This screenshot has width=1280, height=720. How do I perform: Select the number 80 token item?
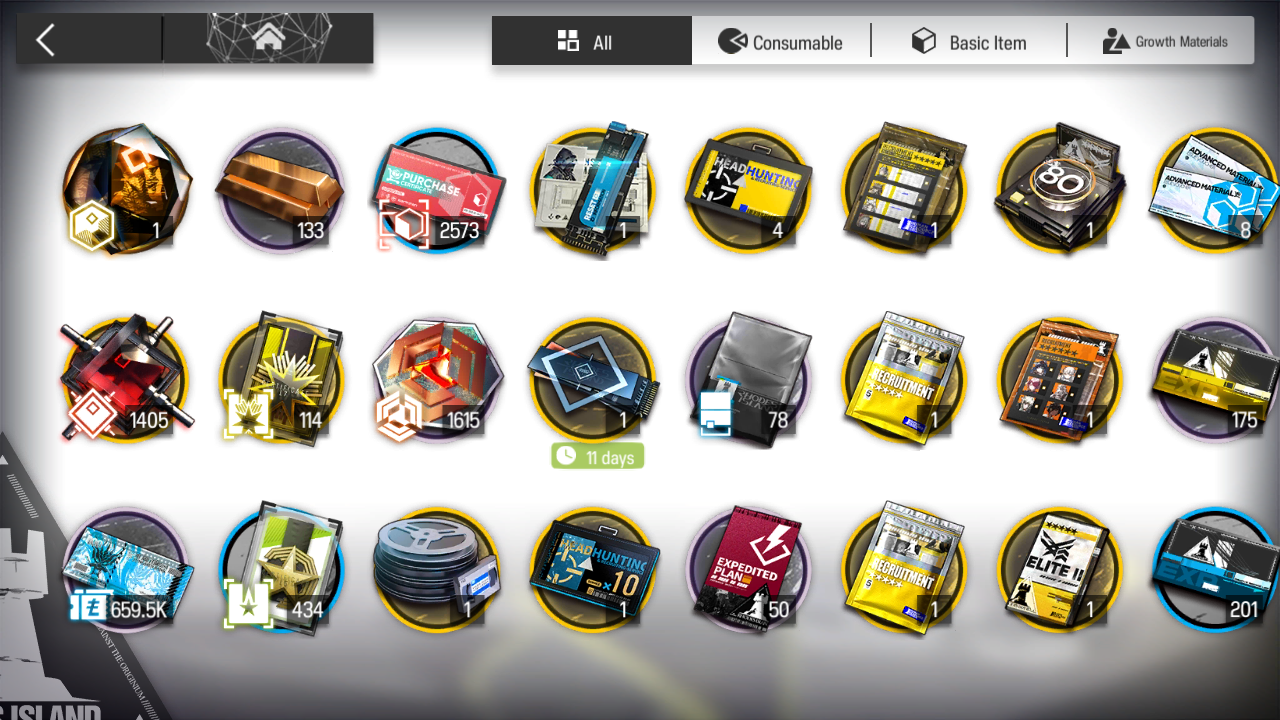[x=1061, y=190]
